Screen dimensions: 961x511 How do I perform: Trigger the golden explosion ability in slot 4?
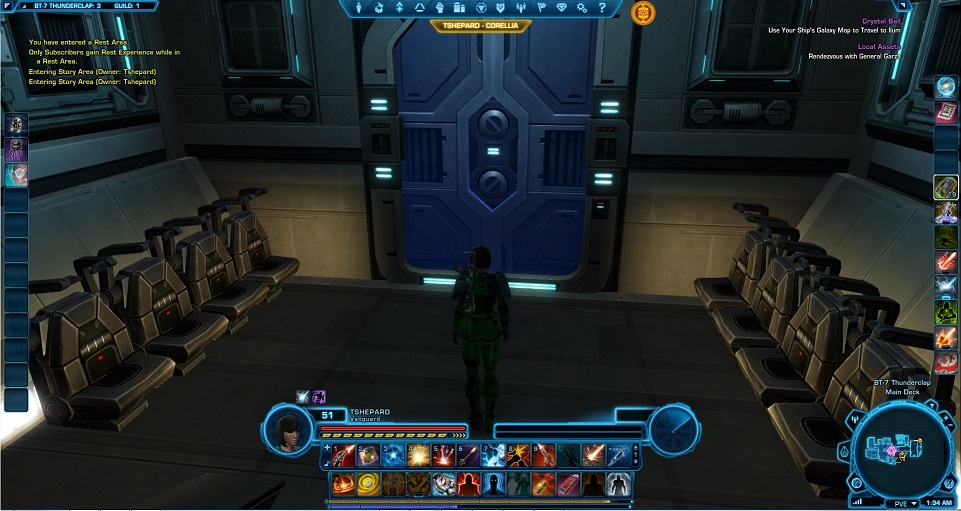(x=420, y=456)
